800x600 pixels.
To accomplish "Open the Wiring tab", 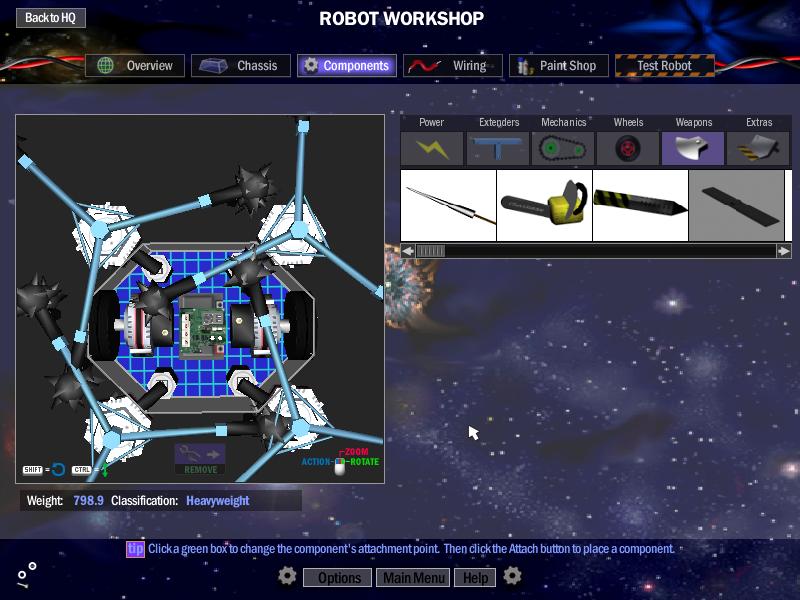I will (x=453, y=66).
